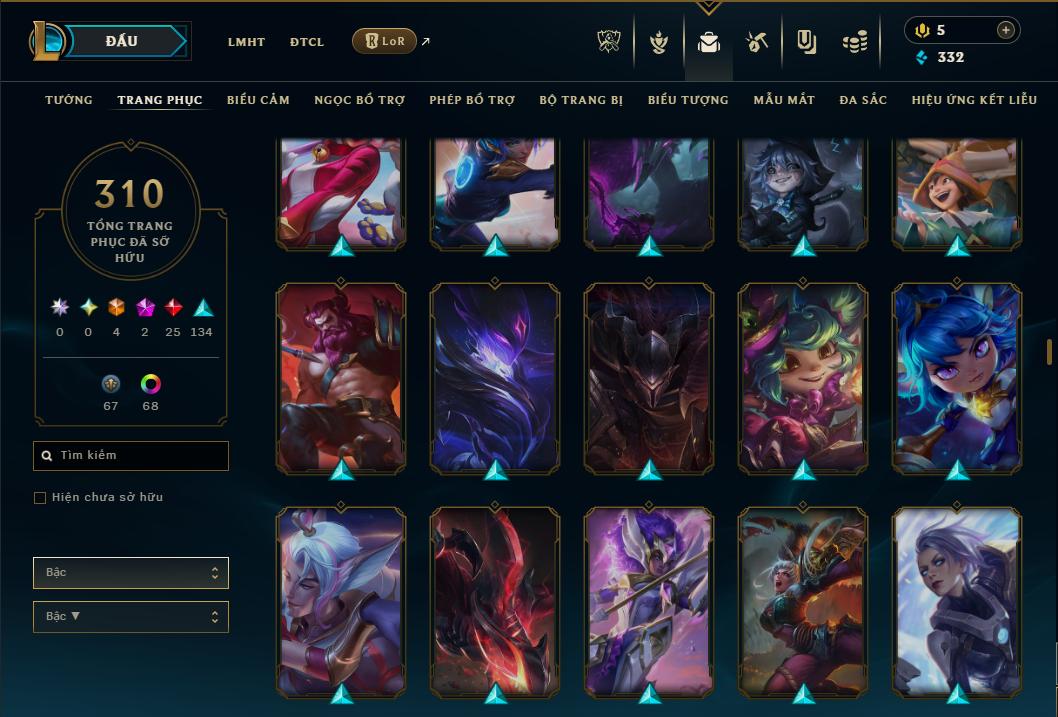Open the Bậc ▼ sorting dropdown

[131, 617]
